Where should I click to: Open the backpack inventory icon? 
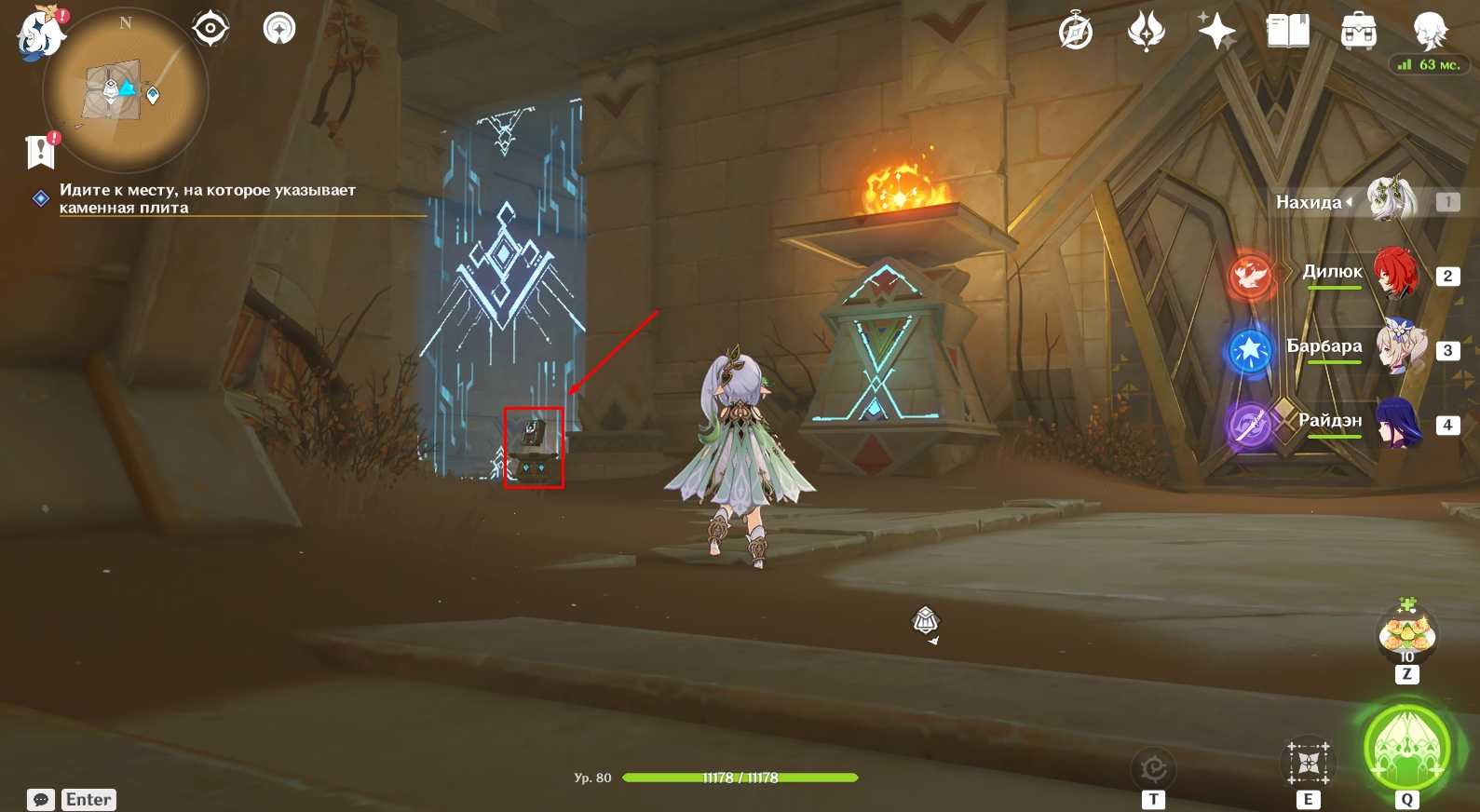(1359, 33)
